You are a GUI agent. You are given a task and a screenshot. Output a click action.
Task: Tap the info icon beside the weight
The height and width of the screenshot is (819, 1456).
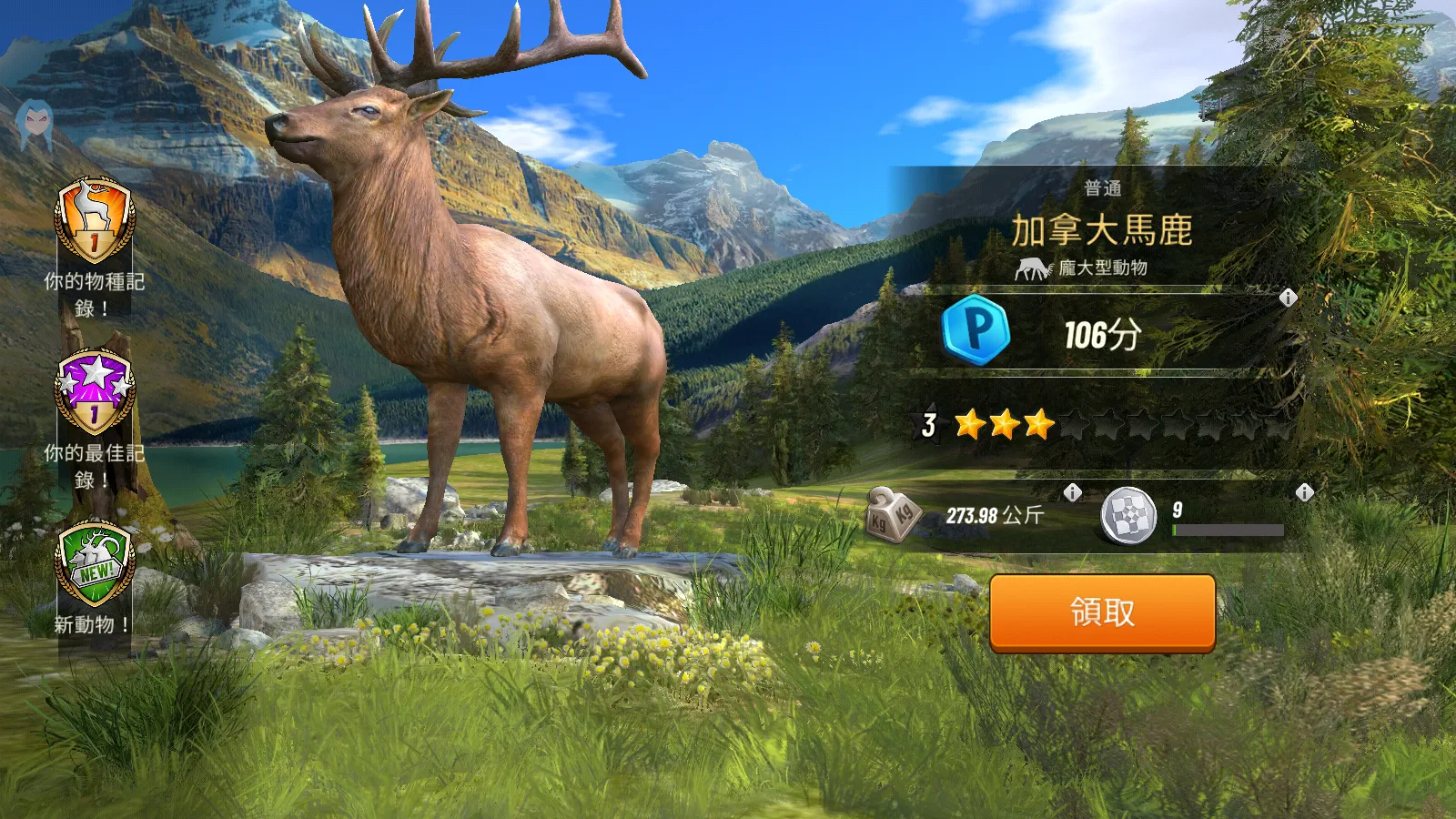click(1073, 492)
